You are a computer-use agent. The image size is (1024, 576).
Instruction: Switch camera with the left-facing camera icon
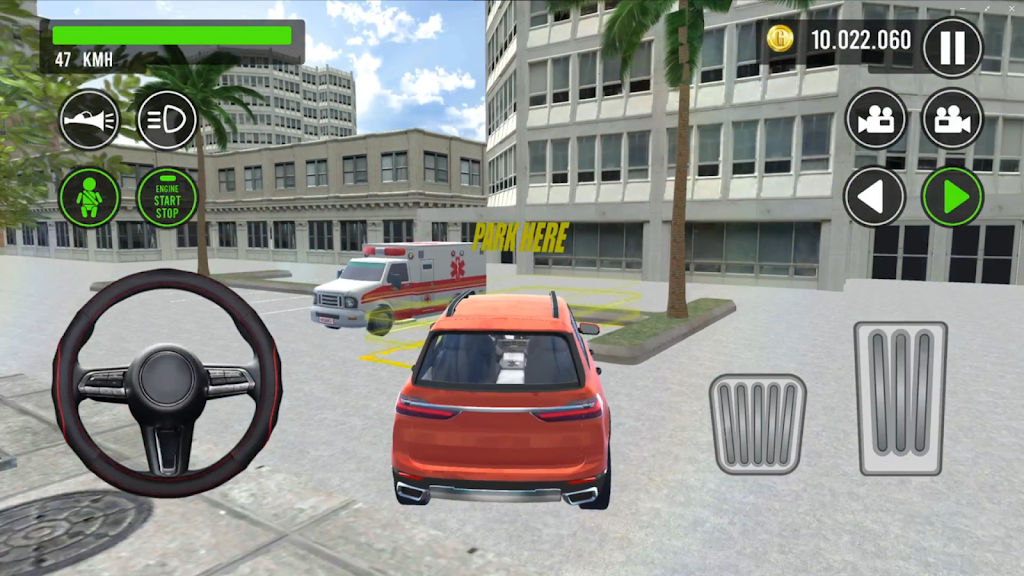(x=876, y=119)
